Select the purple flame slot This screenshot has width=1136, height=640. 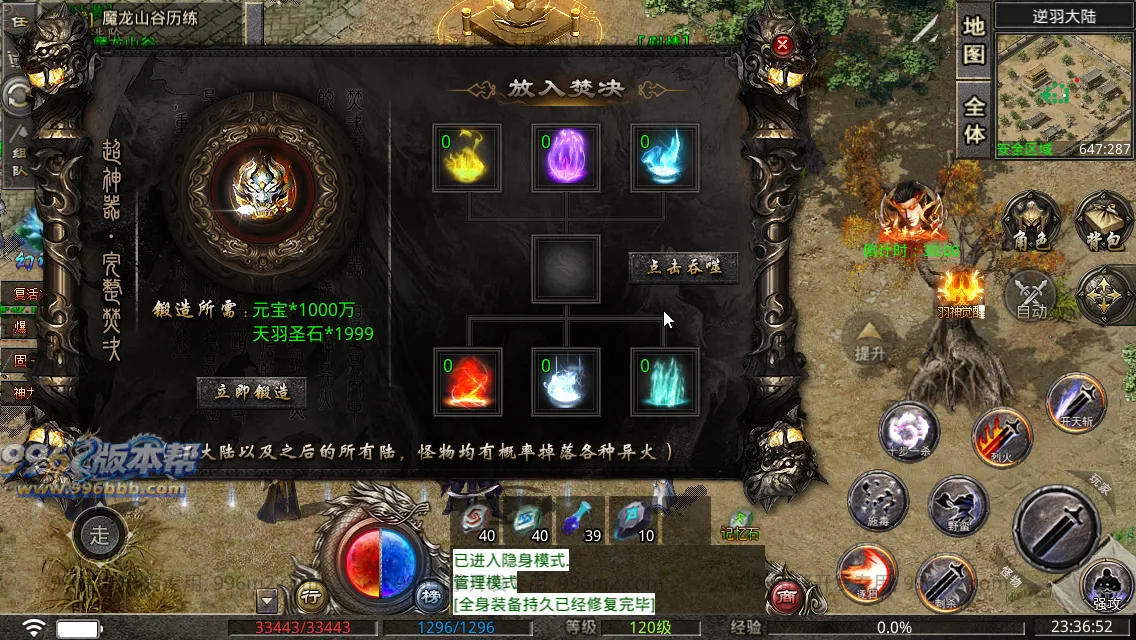pos(566,157)
